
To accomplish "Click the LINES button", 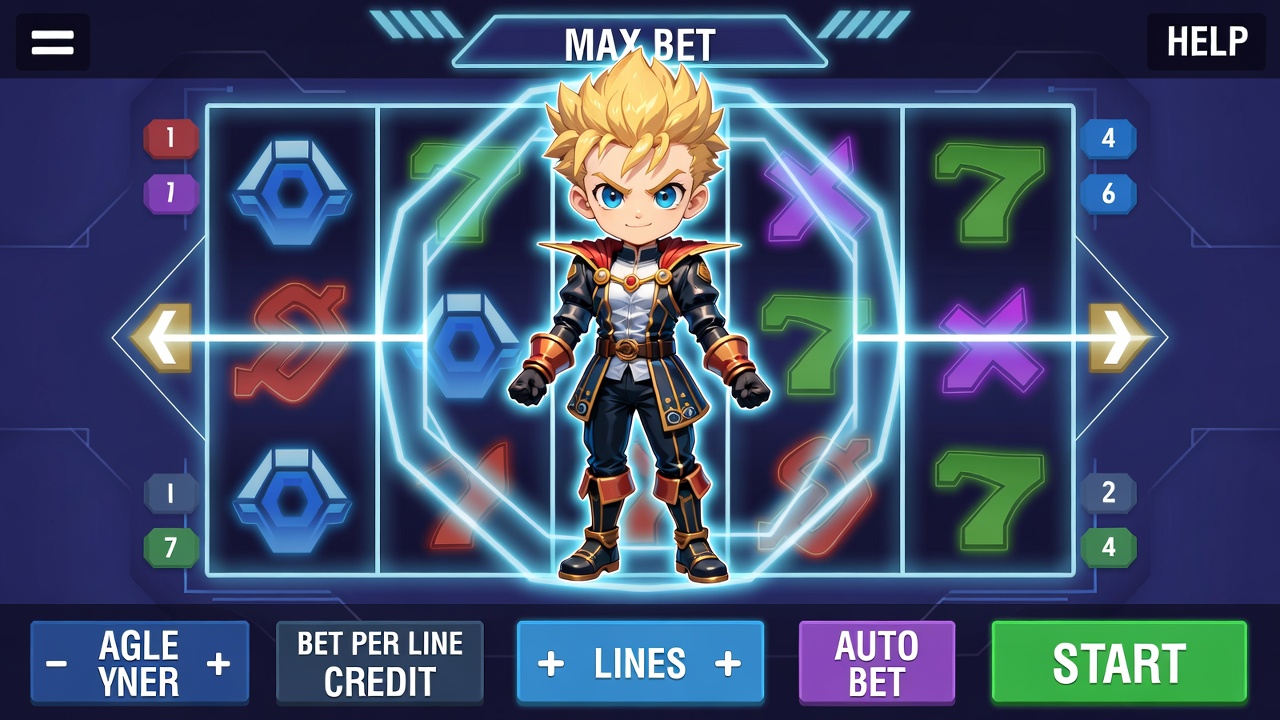I will pos(640,662).
